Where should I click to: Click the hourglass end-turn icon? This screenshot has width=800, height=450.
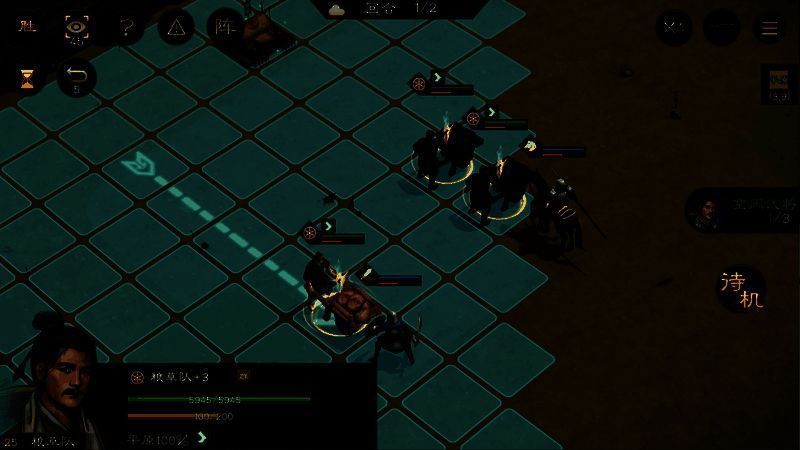coord(27,79)
